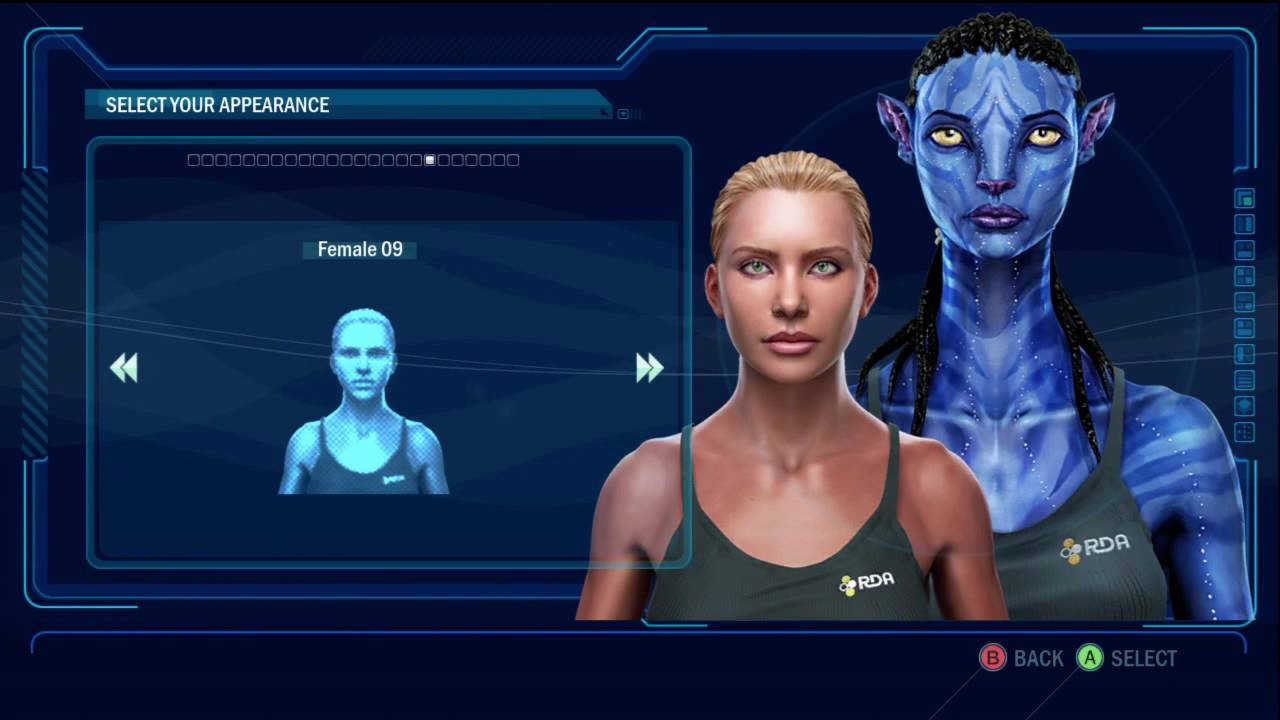Viewport: 1280px width, 720px height.
Task: Go back an appearance with the left double-arrow
Action: tap(124, 368)
